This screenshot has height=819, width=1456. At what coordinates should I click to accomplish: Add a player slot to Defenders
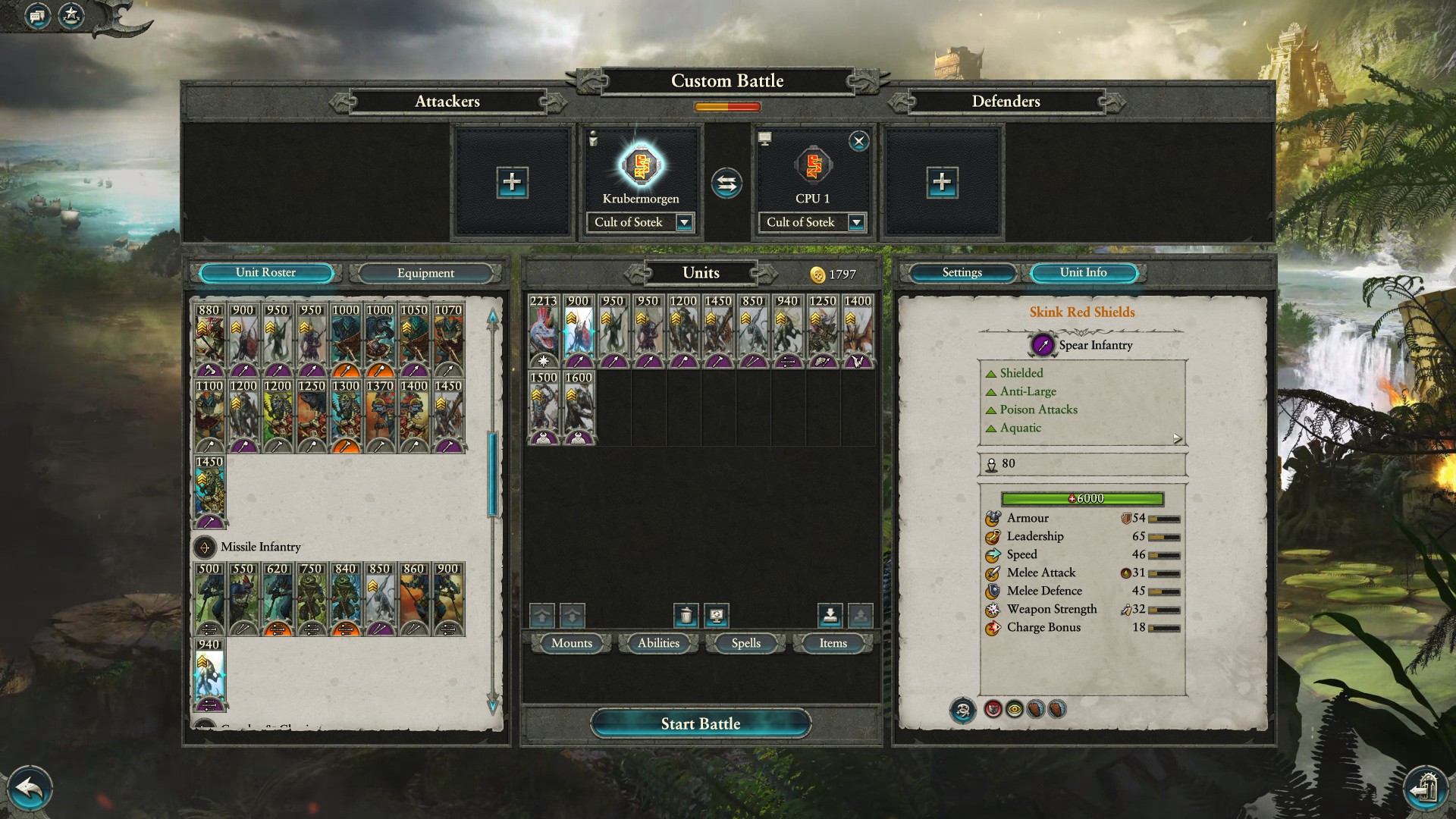[x=942, y=182]
